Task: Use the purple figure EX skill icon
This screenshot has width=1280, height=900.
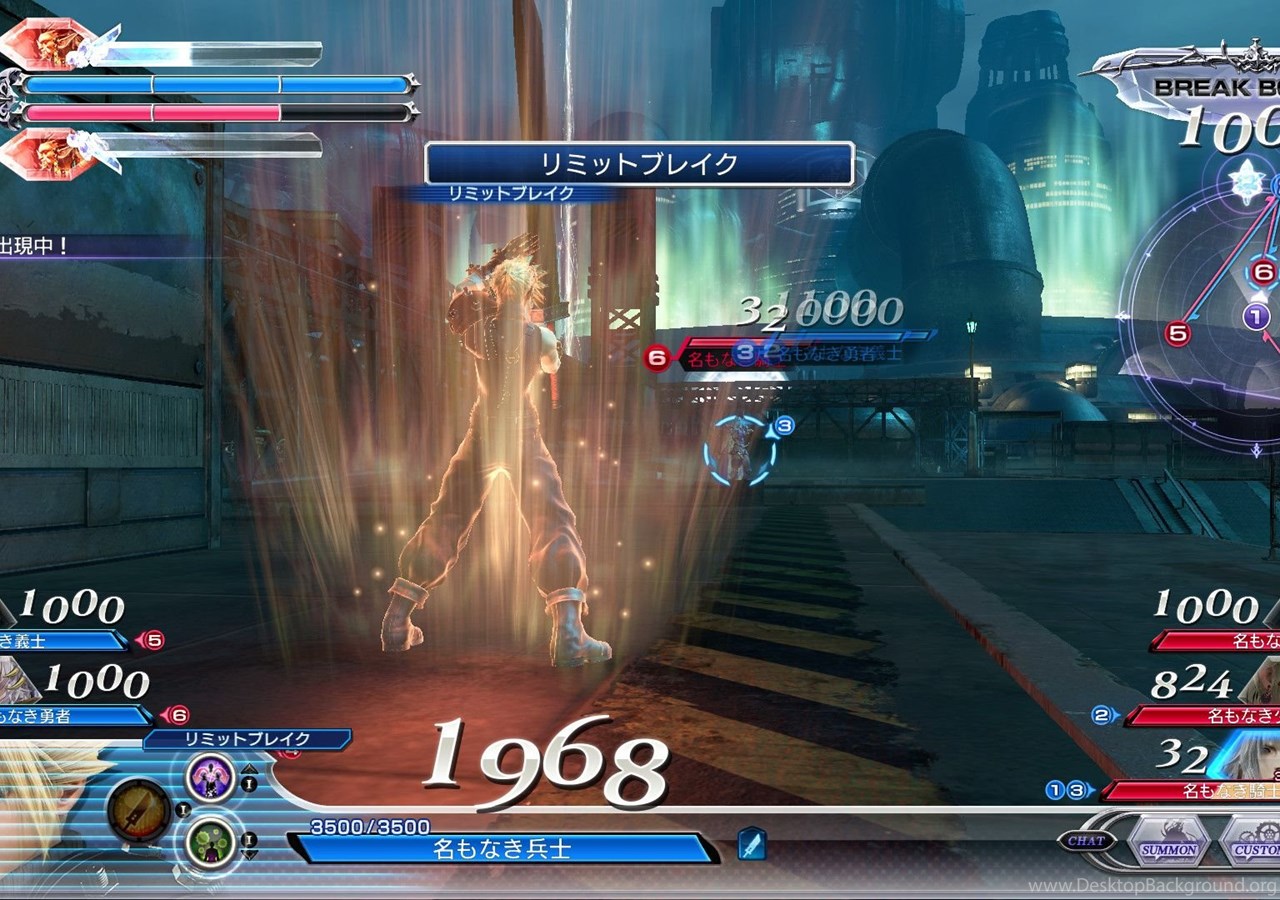Action: coord(211,778)
